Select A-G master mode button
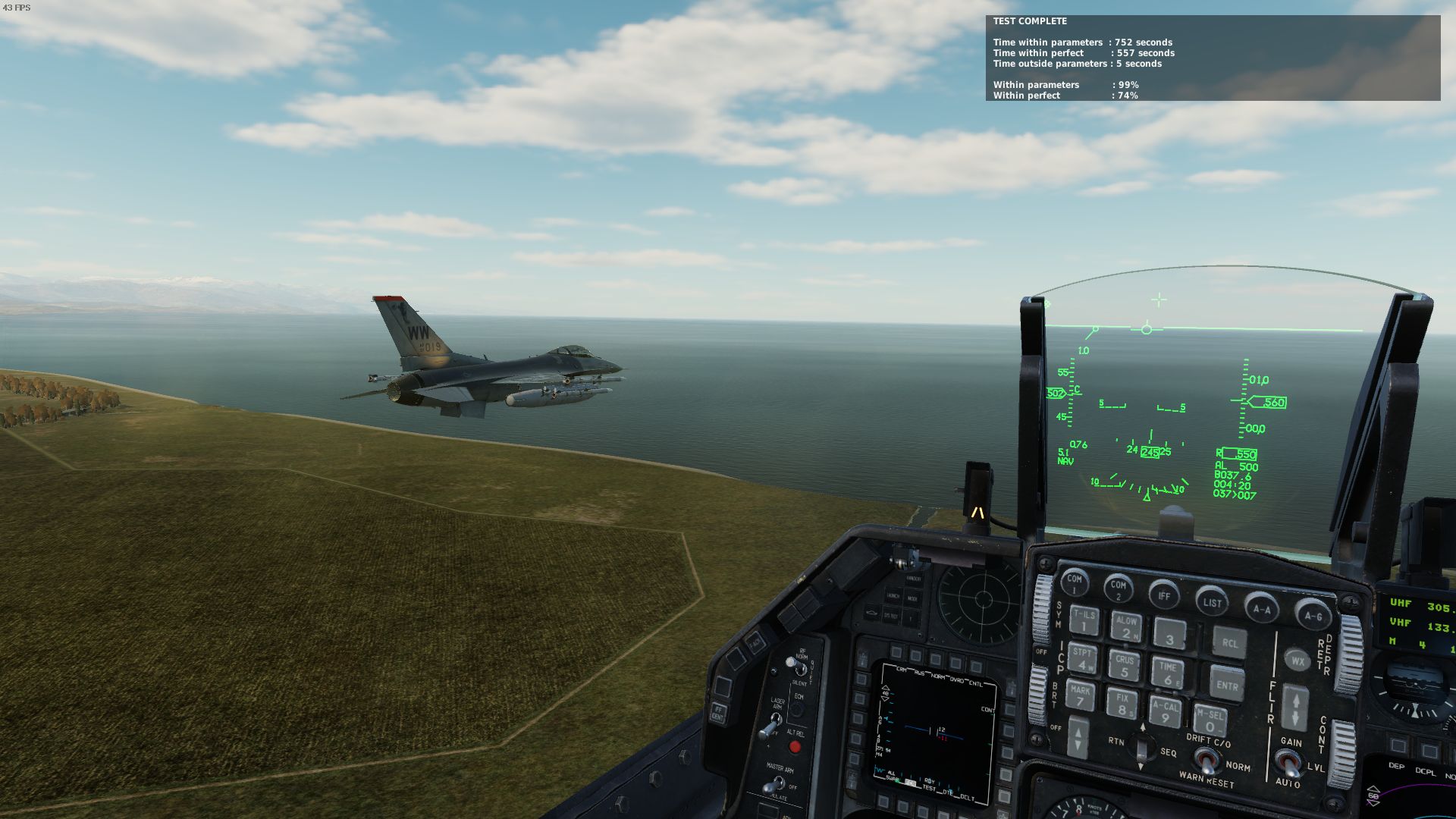 pos(1313,615)
